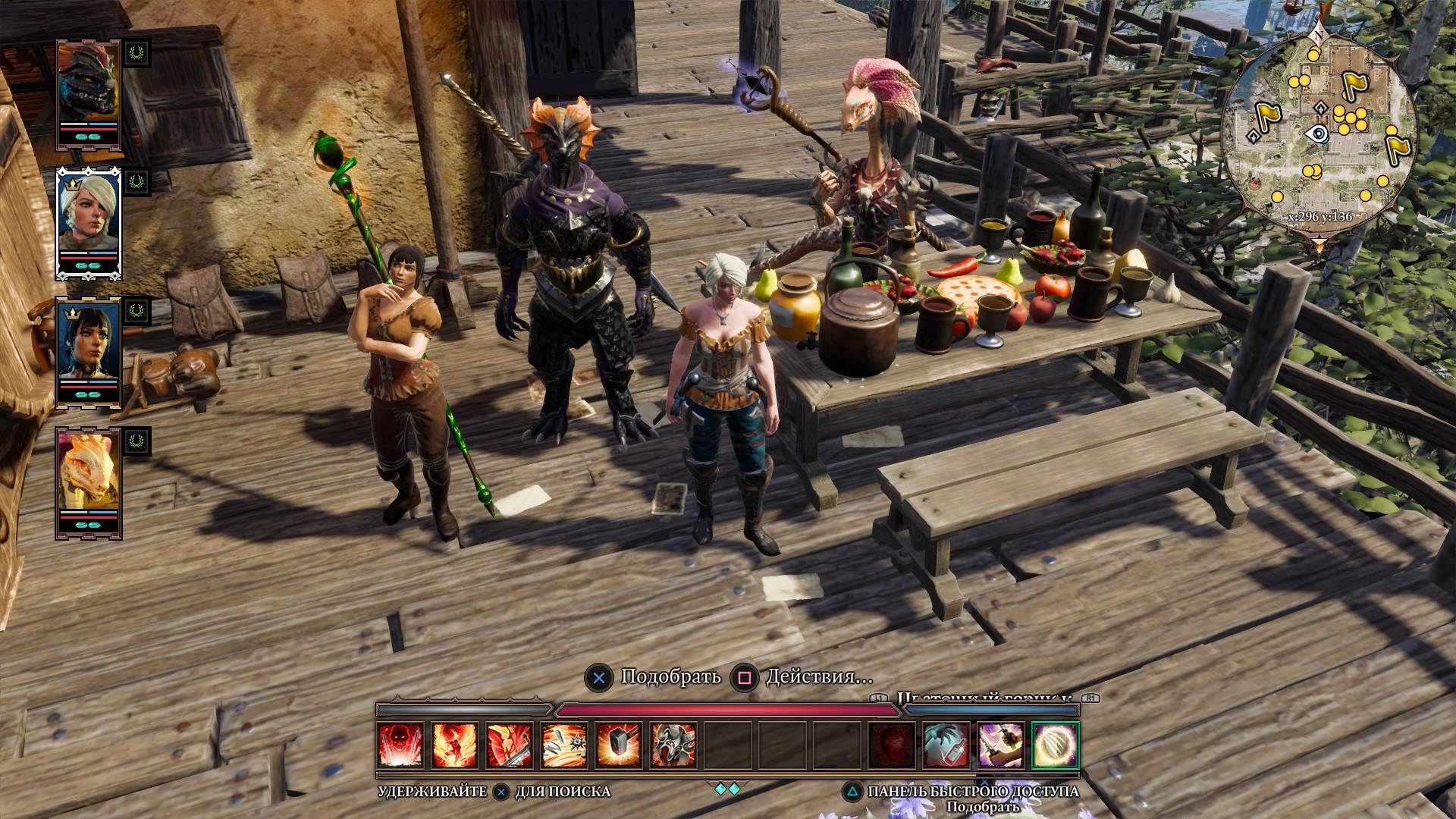Click the laurel status icon beside the dark-haired woman

coord(136,311)
